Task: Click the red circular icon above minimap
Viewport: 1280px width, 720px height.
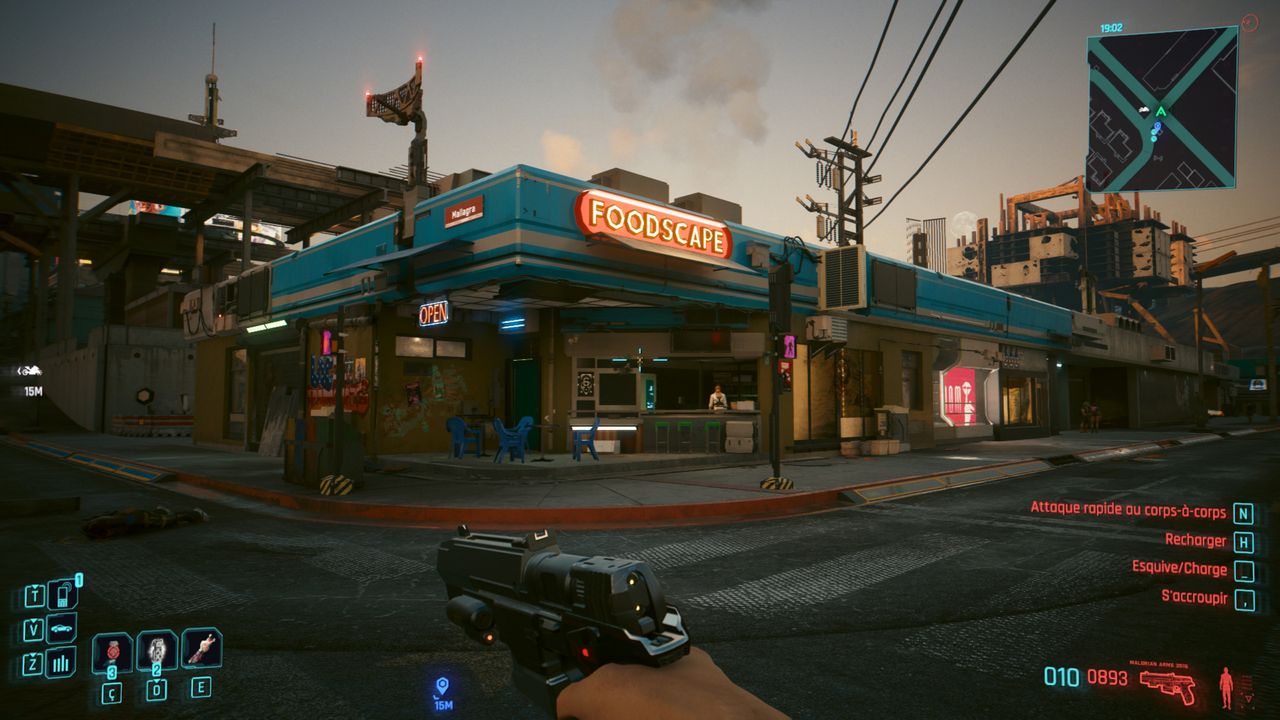Action: pos(1249,21)
